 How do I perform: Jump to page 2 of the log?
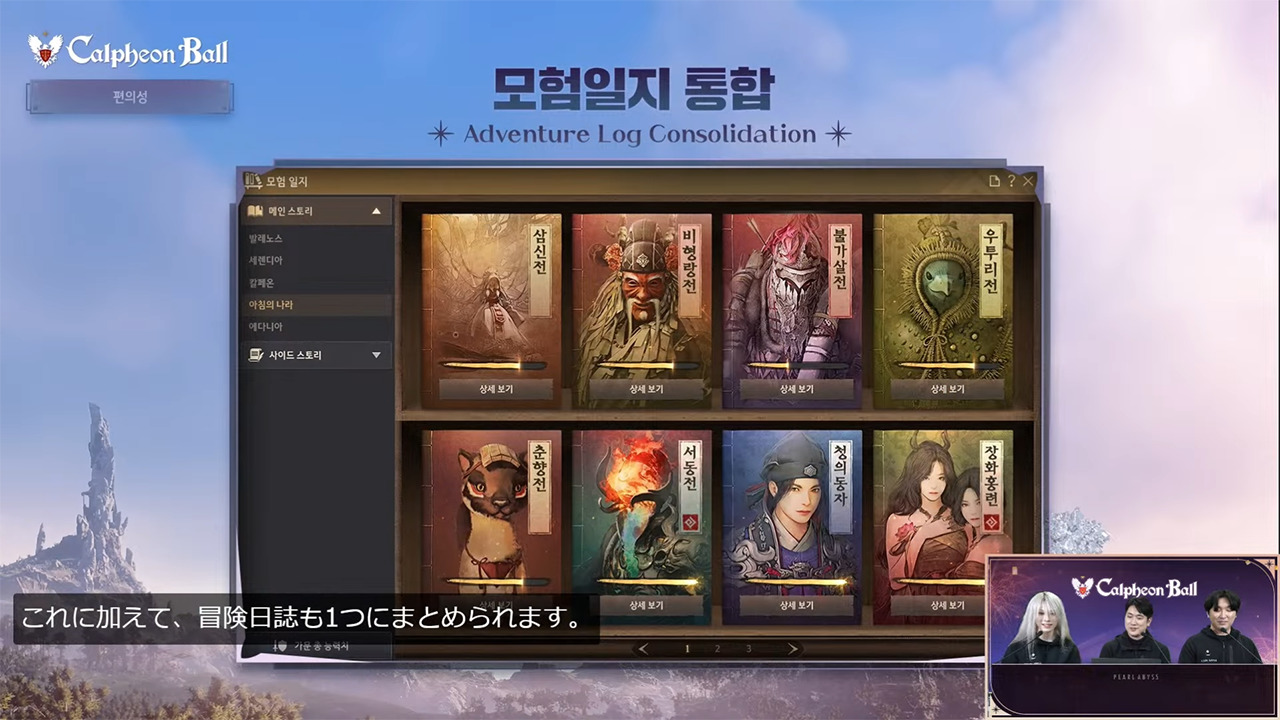(717, 648)
